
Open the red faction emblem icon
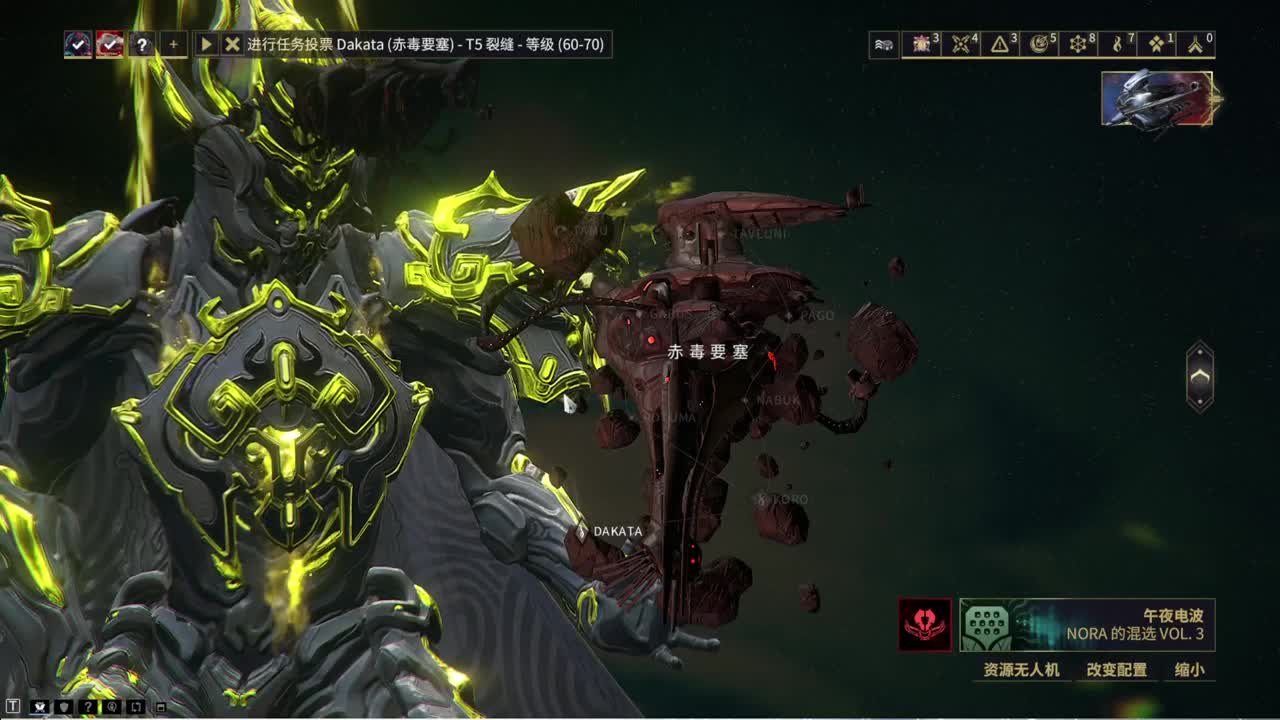925,625
